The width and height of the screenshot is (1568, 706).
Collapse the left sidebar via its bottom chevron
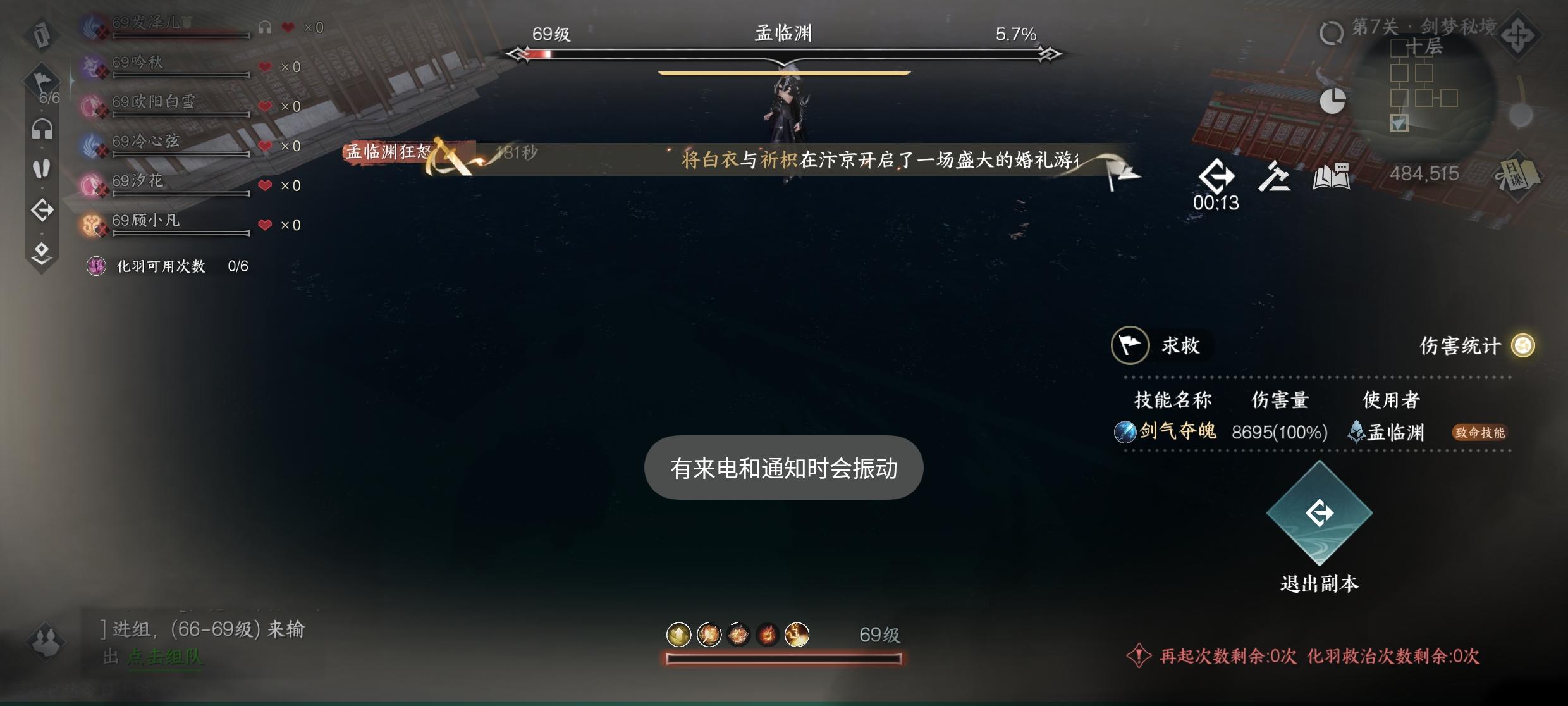point(42,252)
